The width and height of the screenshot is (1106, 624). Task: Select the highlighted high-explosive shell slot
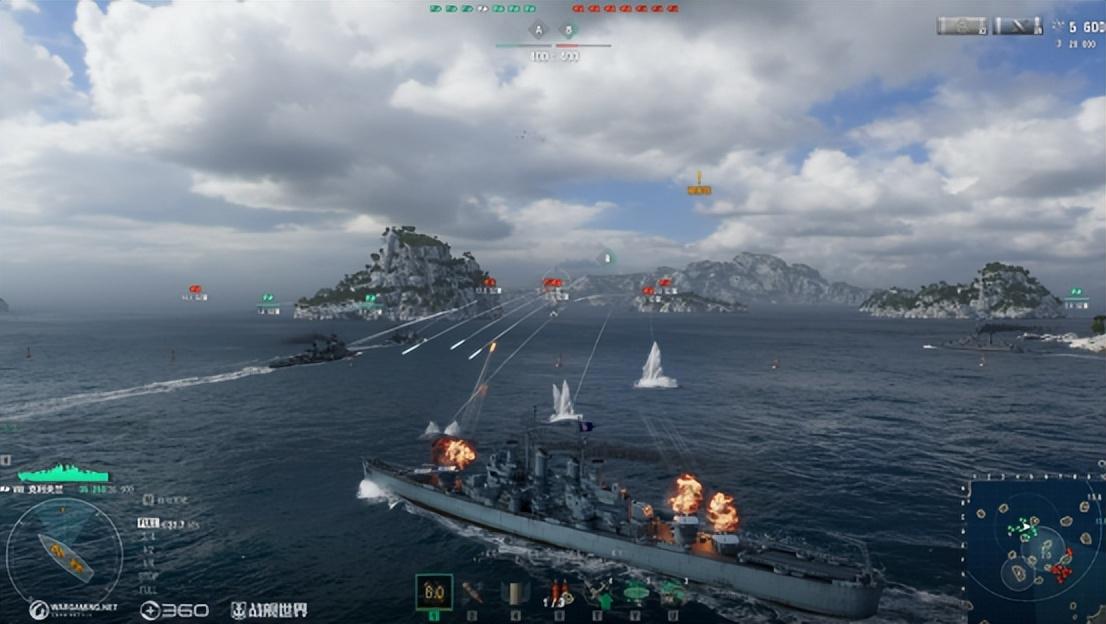[x=434, y=592]
